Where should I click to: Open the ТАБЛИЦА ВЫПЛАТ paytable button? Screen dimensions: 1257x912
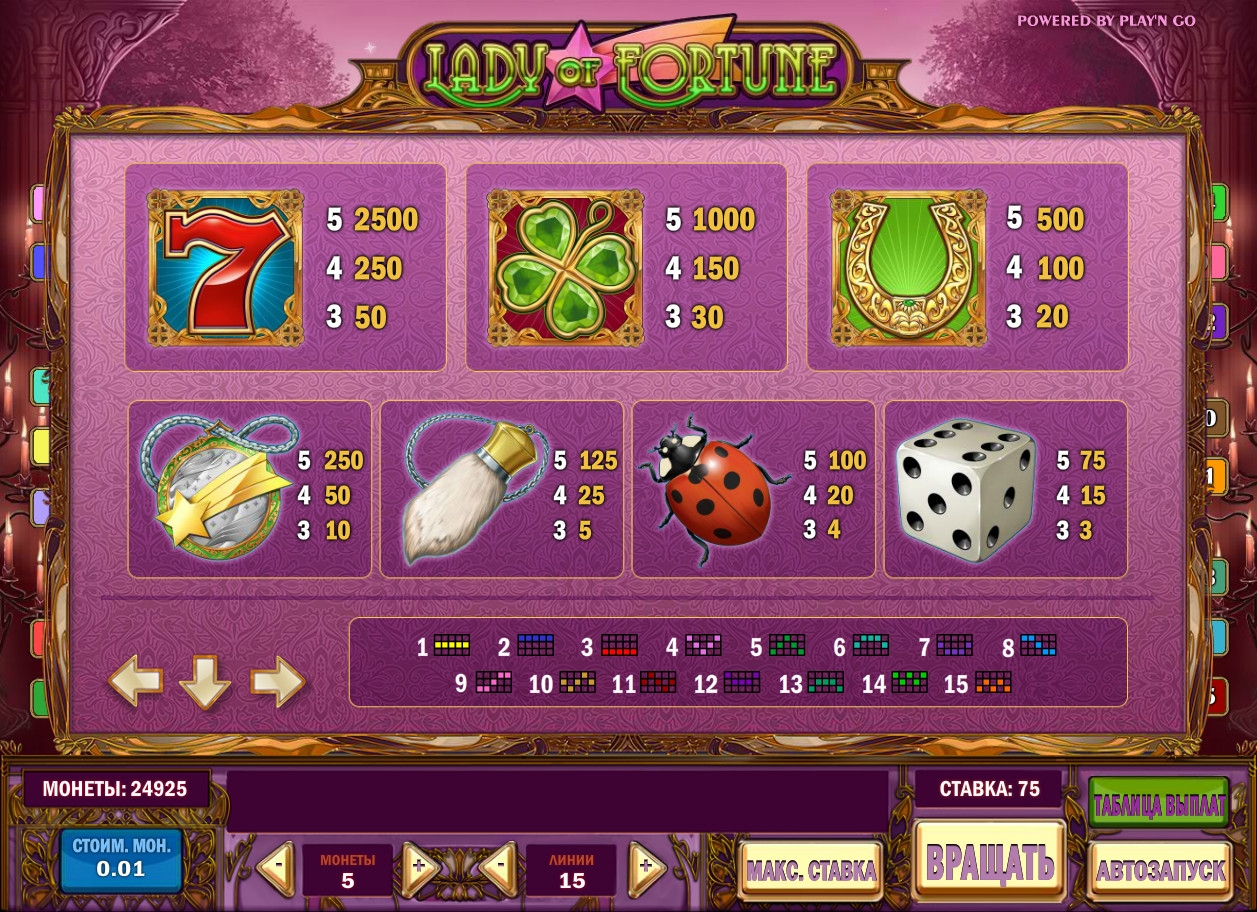click(1159, 805)
